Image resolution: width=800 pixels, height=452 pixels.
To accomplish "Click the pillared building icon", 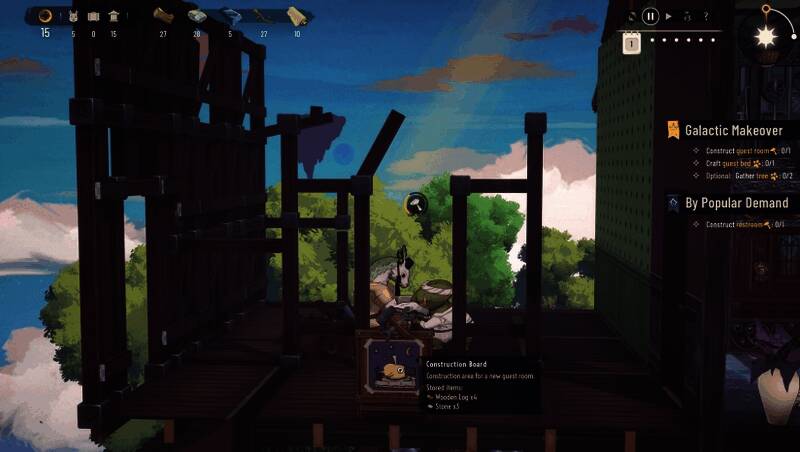I will [x=113, y=16].
